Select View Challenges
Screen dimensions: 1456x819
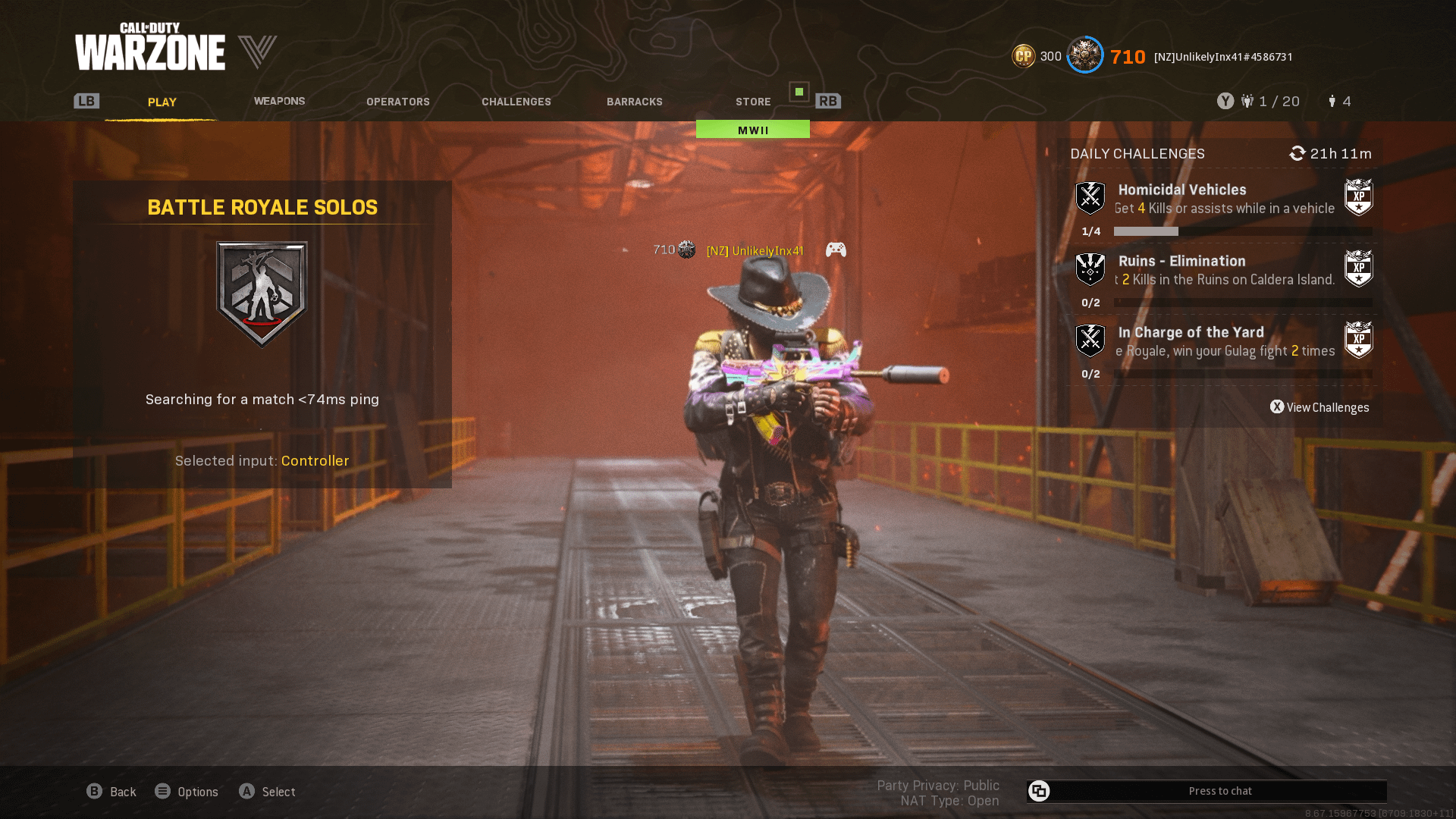click(1319, 407)
